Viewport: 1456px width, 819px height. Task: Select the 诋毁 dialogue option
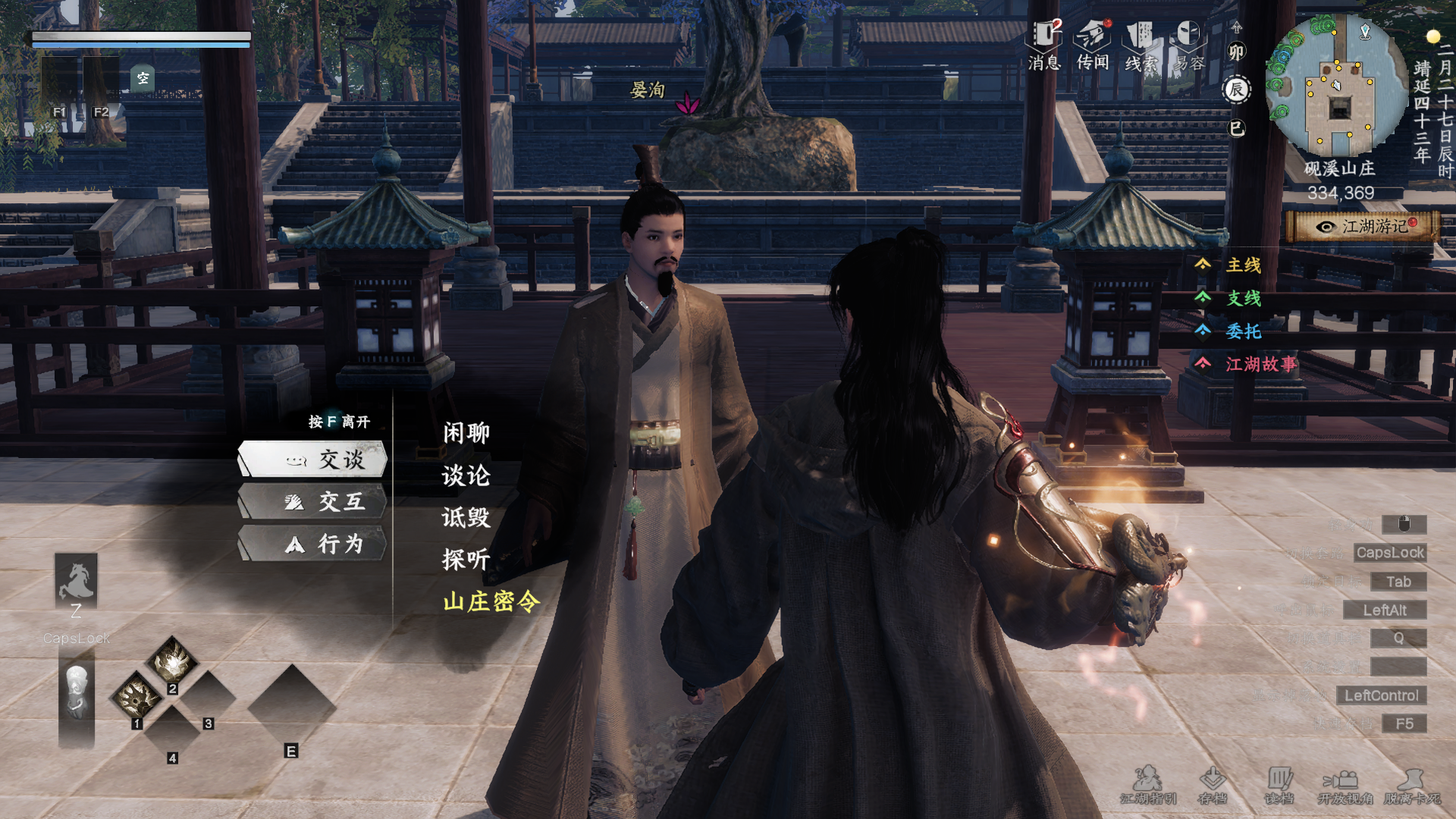pos(466,517)
